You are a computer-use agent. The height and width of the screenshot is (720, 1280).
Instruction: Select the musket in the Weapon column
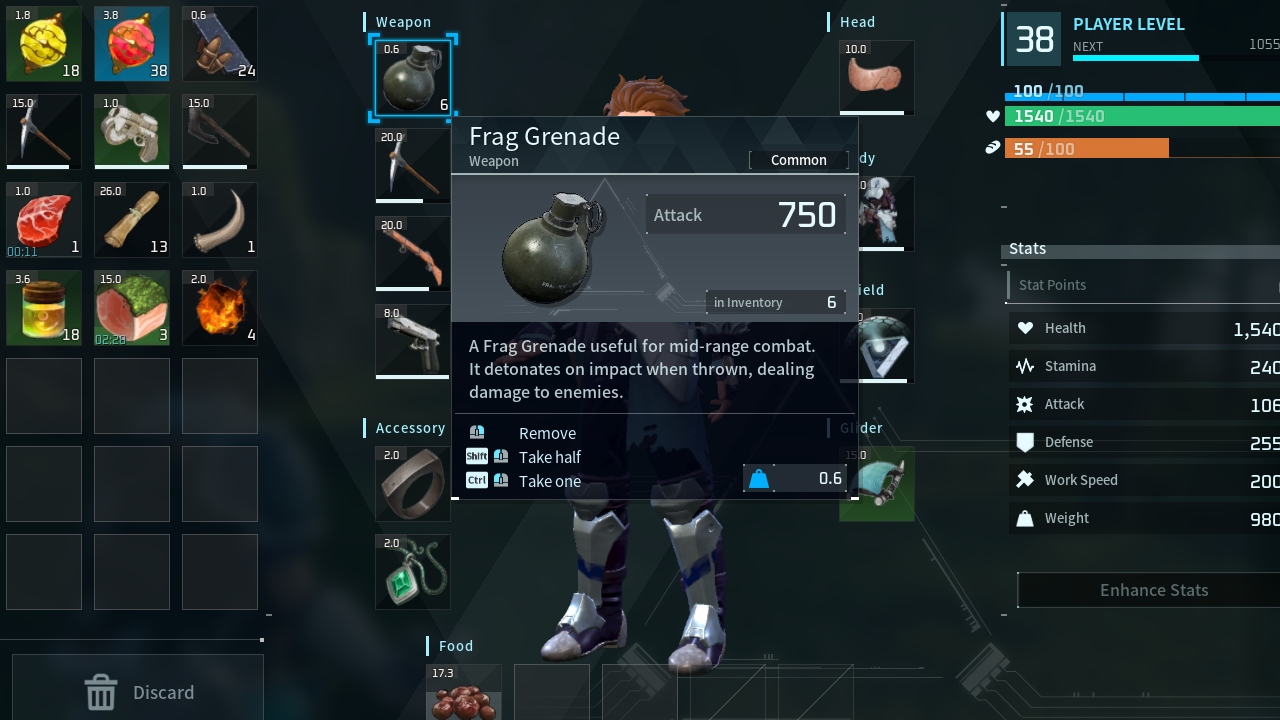[x=412, y=255]
